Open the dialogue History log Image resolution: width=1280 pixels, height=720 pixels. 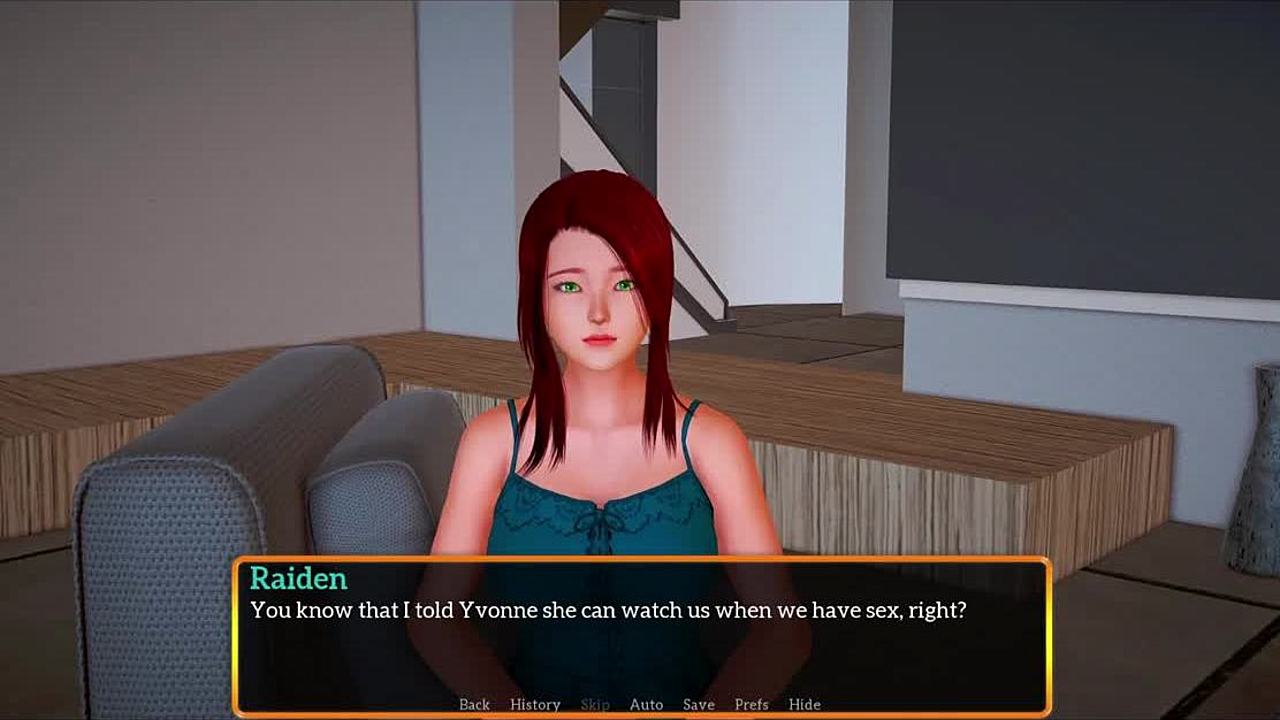[535, 704]
